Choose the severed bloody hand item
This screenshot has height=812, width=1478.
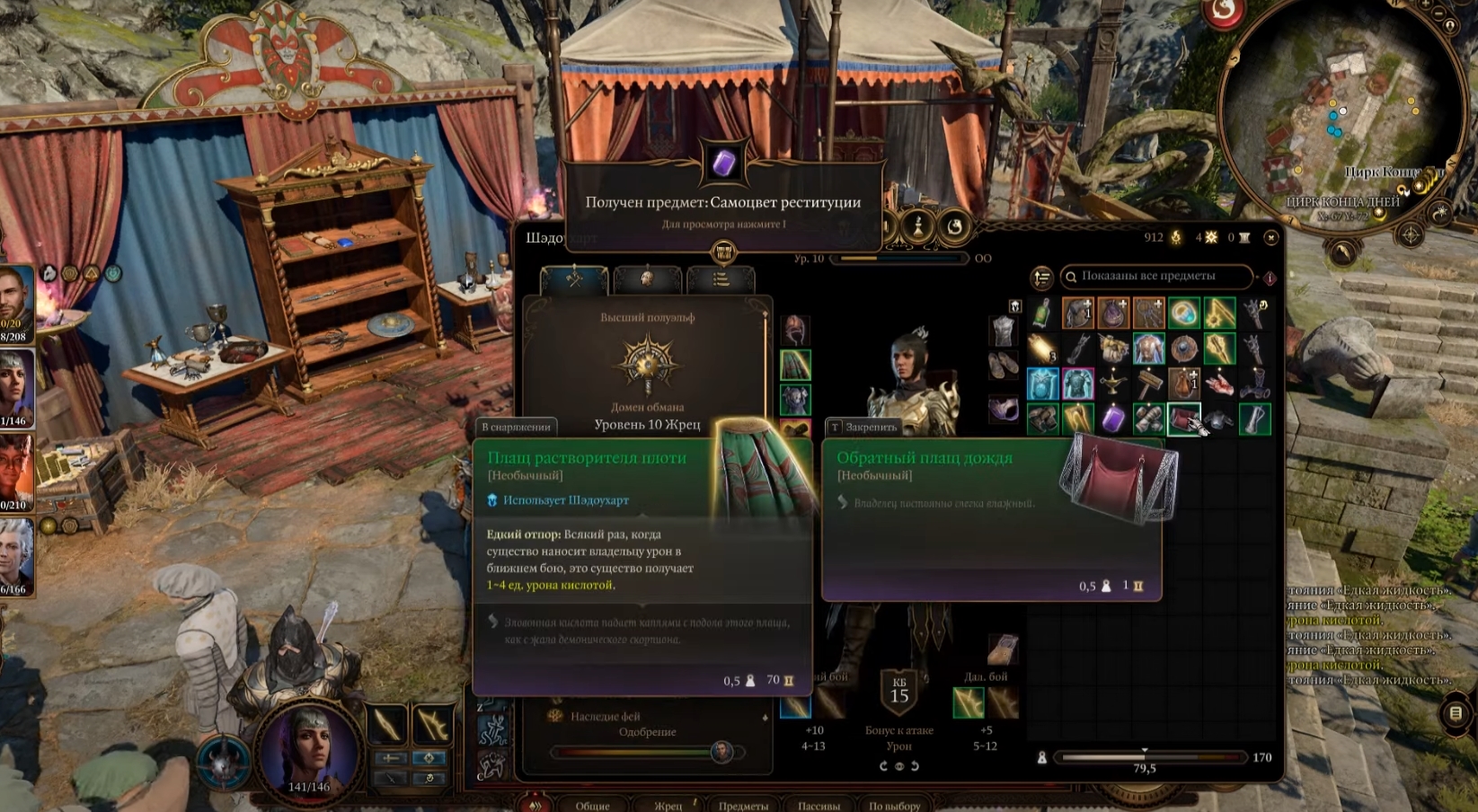point(1219,384)
